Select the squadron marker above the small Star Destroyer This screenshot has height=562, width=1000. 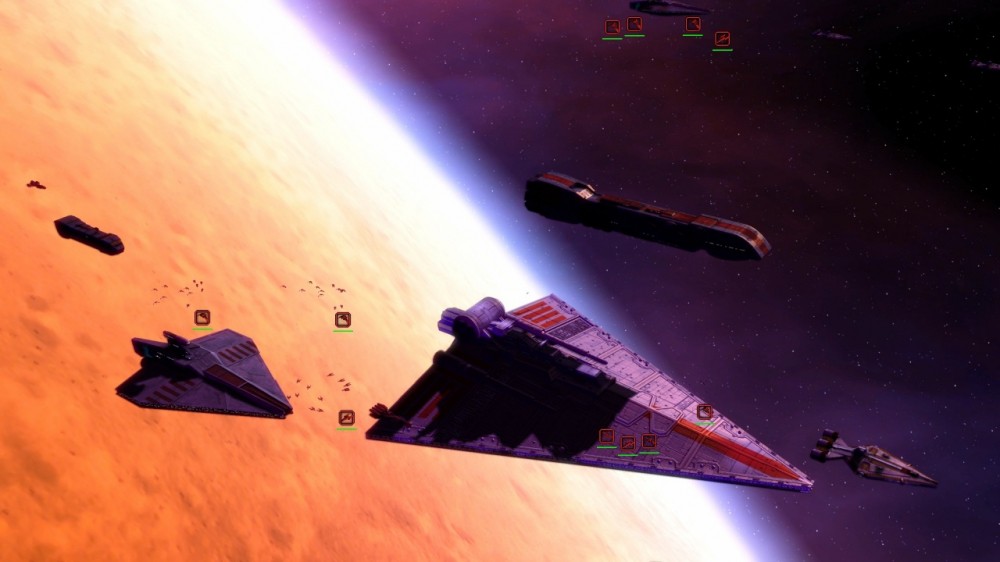[x=202, y=317]
